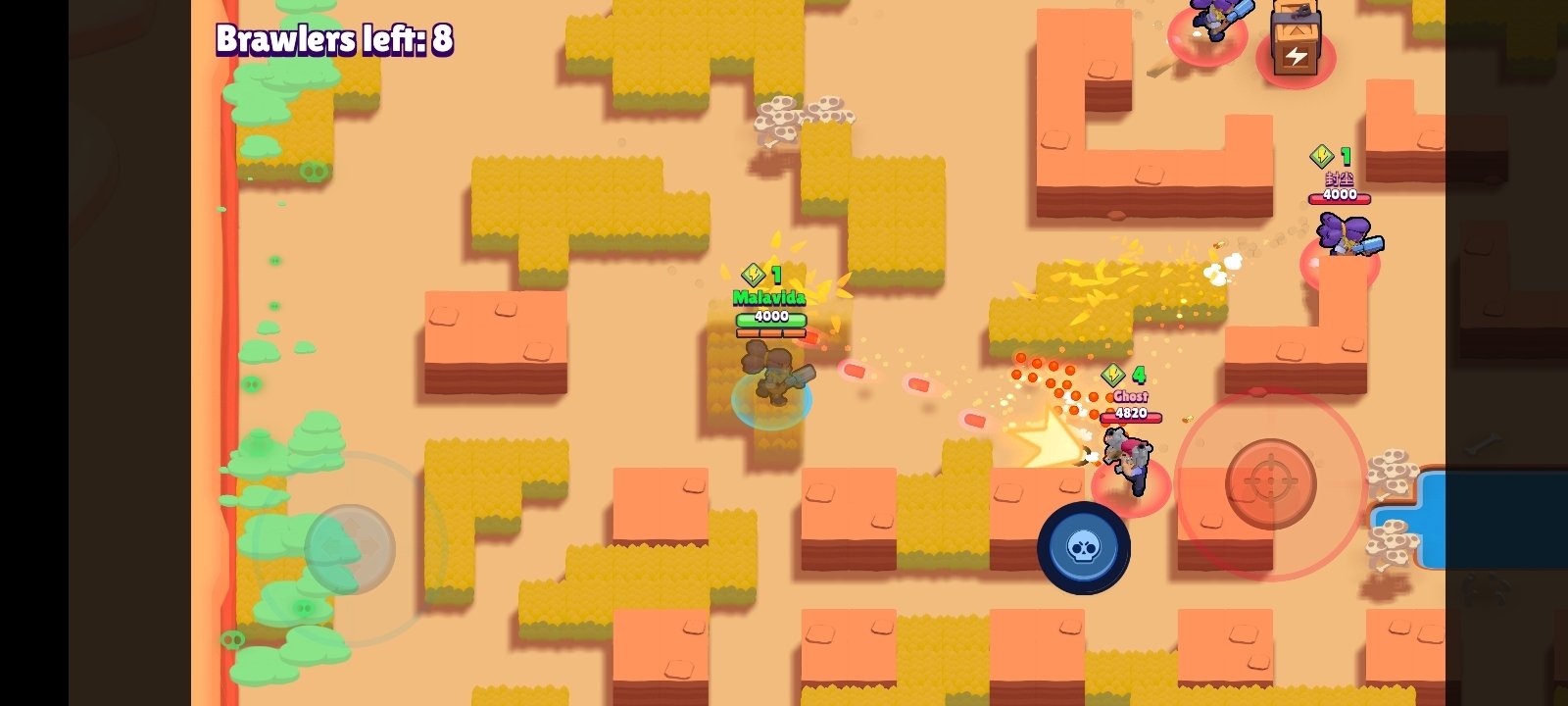The width and height of the screenshot is (1568, 706).
Task: Click Ghost's red 4820 health bar
Action: 1129,413
